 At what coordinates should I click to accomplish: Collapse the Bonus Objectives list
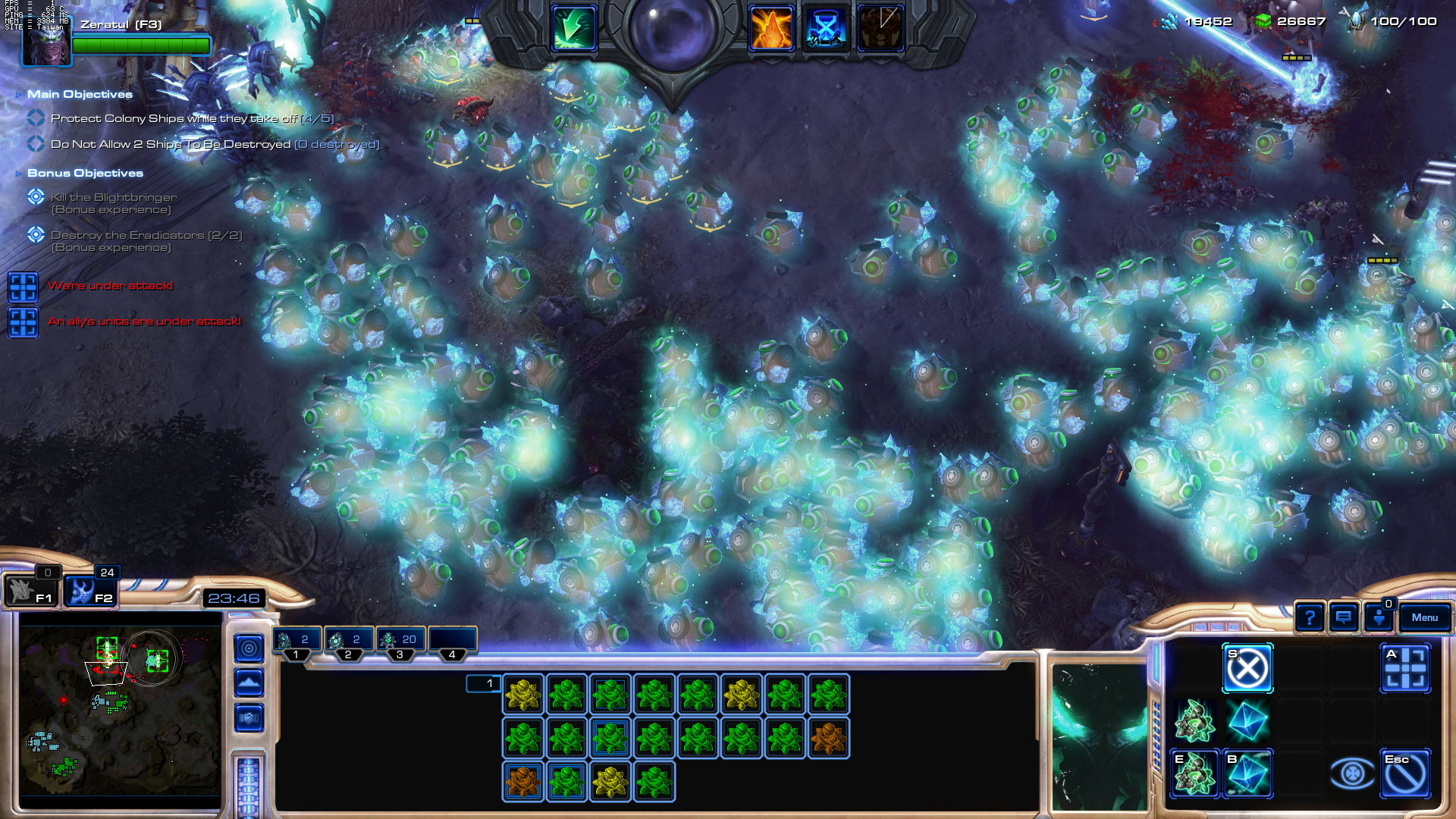pos(19,173)
